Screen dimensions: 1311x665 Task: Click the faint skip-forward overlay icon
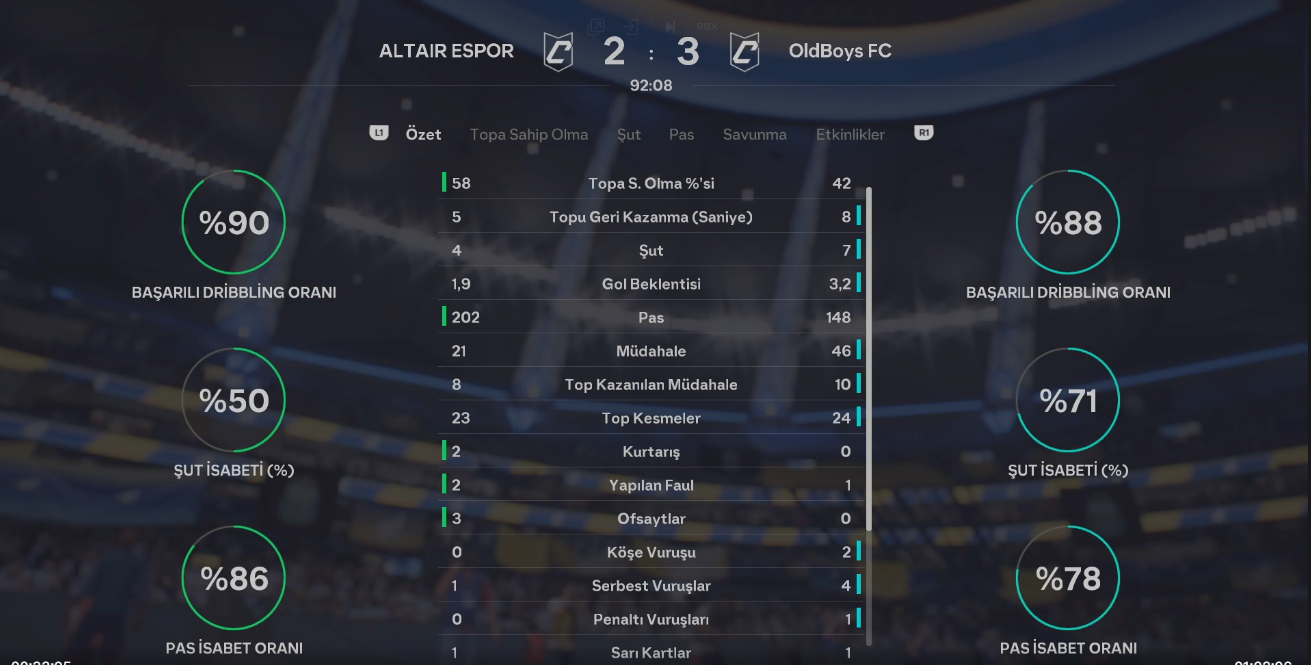tap(670, 27)
